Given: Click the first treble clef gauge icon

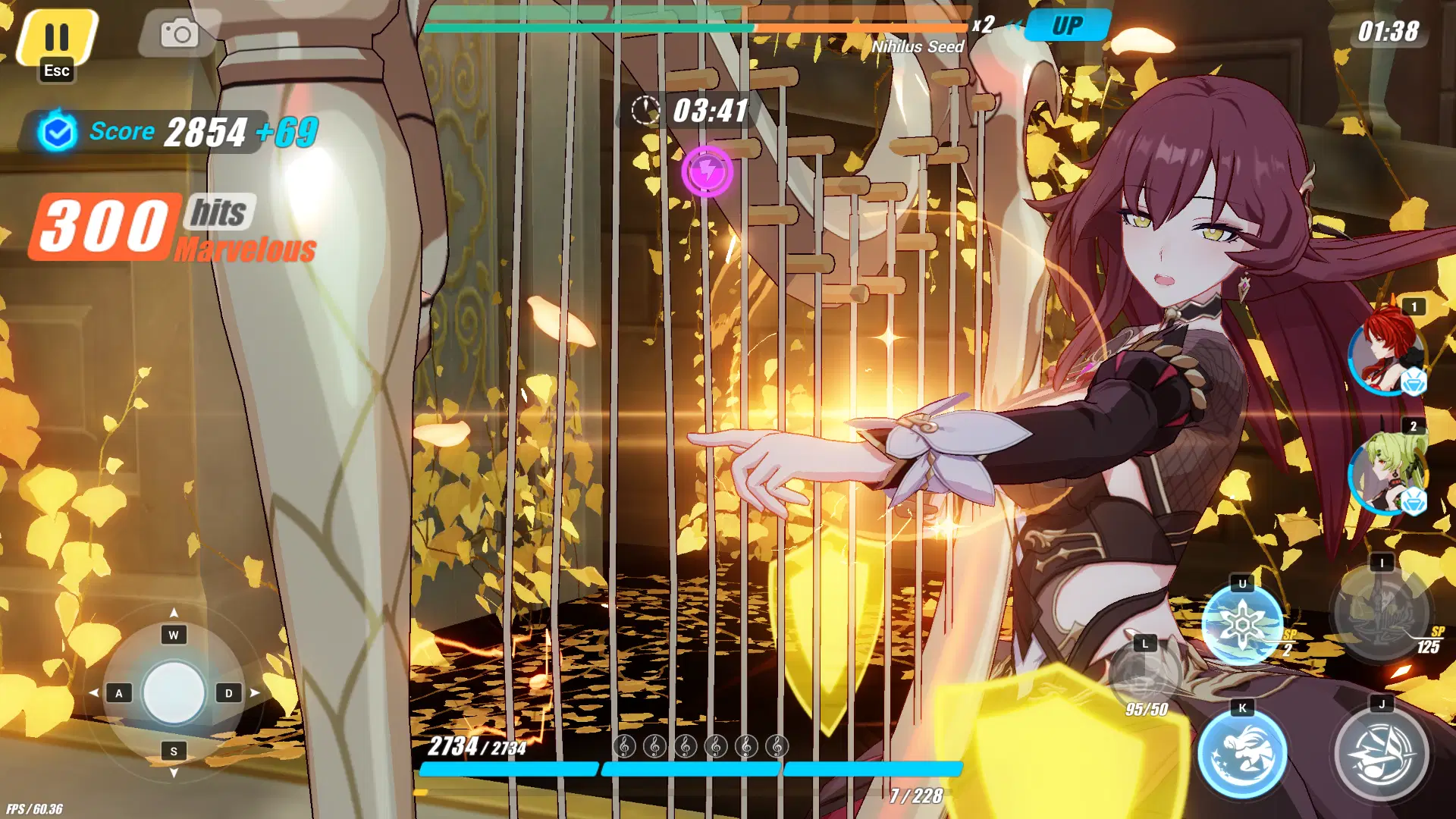Looking at the screenshot, I should click(x=623, y=747).
